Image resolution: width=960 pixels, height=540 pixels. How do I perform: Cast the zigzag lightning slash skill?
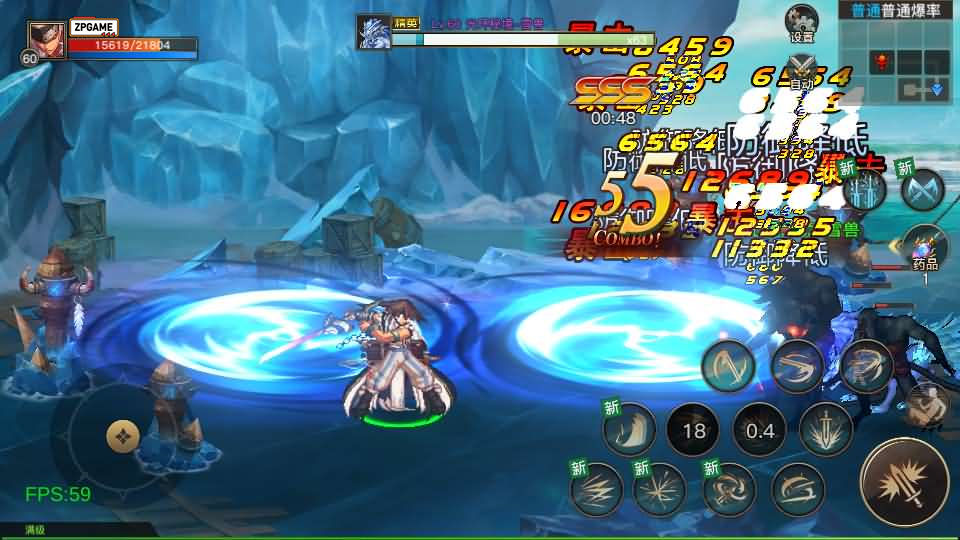[x=595, y=488]
